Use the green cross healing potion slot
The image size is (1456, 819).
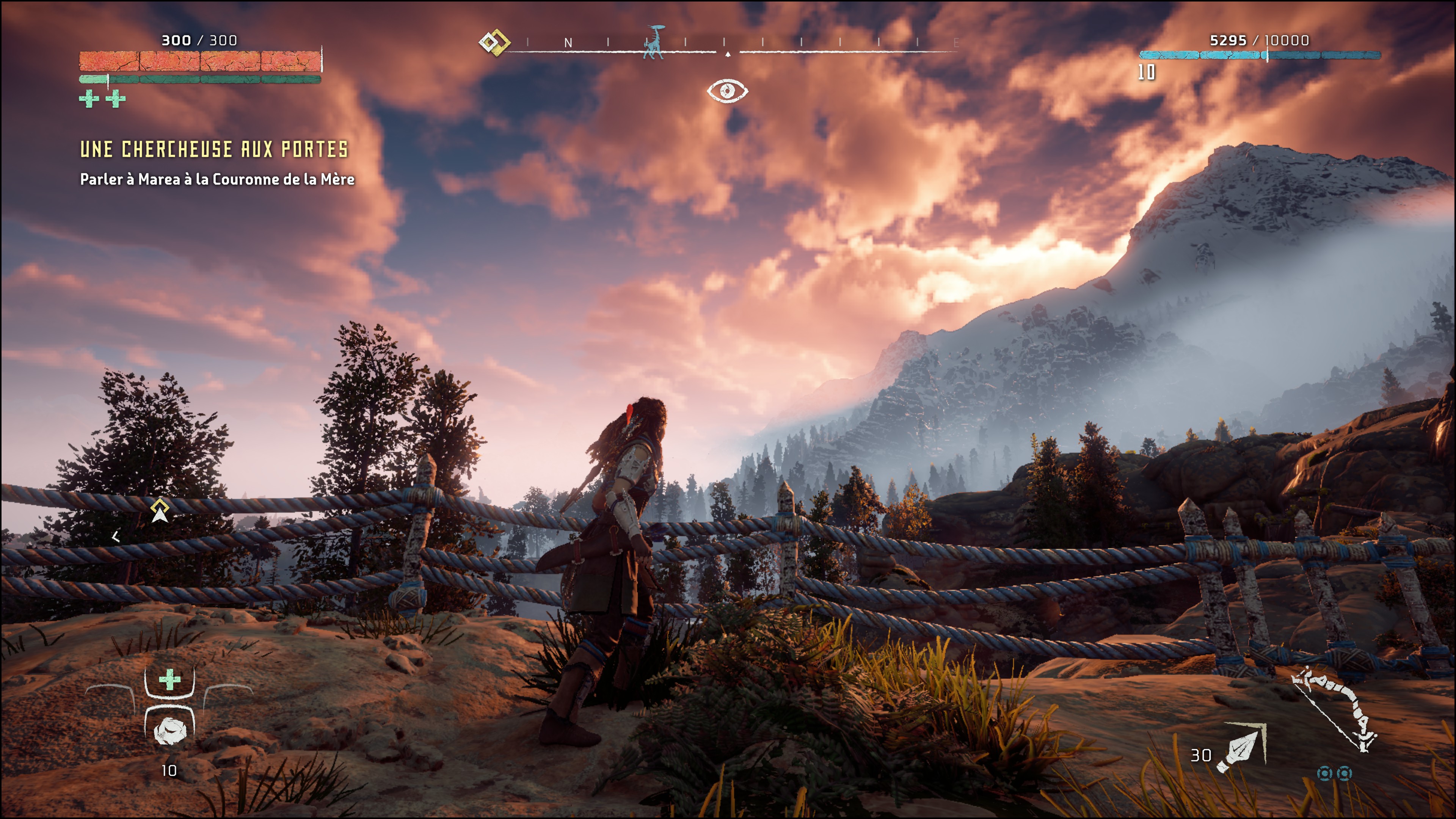(x=169, y=680)
